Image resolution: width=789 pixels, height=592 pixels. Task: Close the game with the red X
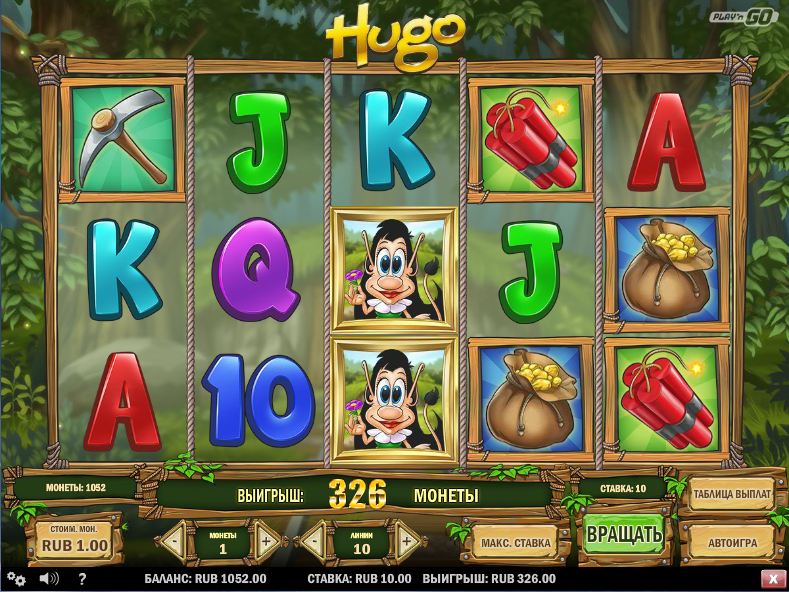point(773,579)
